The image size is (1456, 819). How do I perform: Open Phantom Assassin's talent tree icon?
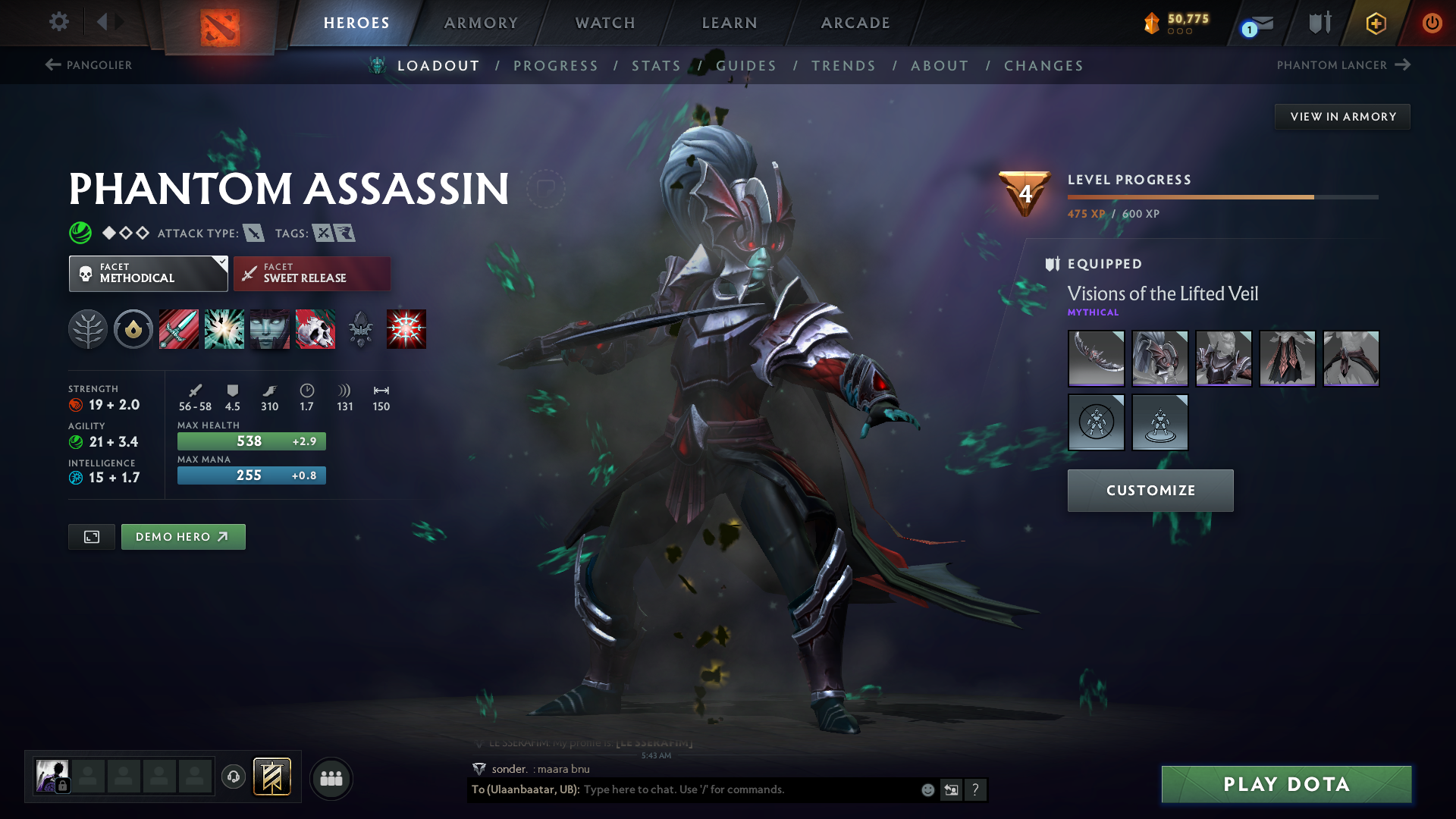click(x=88, y=328)
